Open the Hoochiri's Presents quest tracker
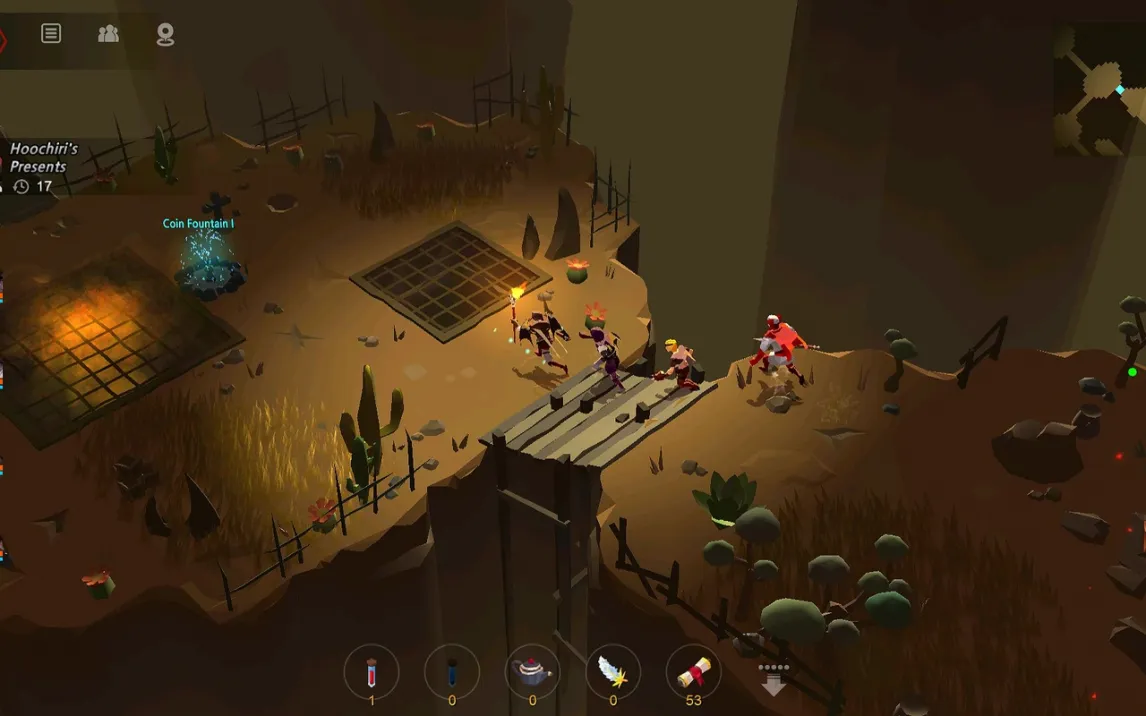Image resolution: width=1146 pixels, height=716 pixels. [x=44, y=167]
